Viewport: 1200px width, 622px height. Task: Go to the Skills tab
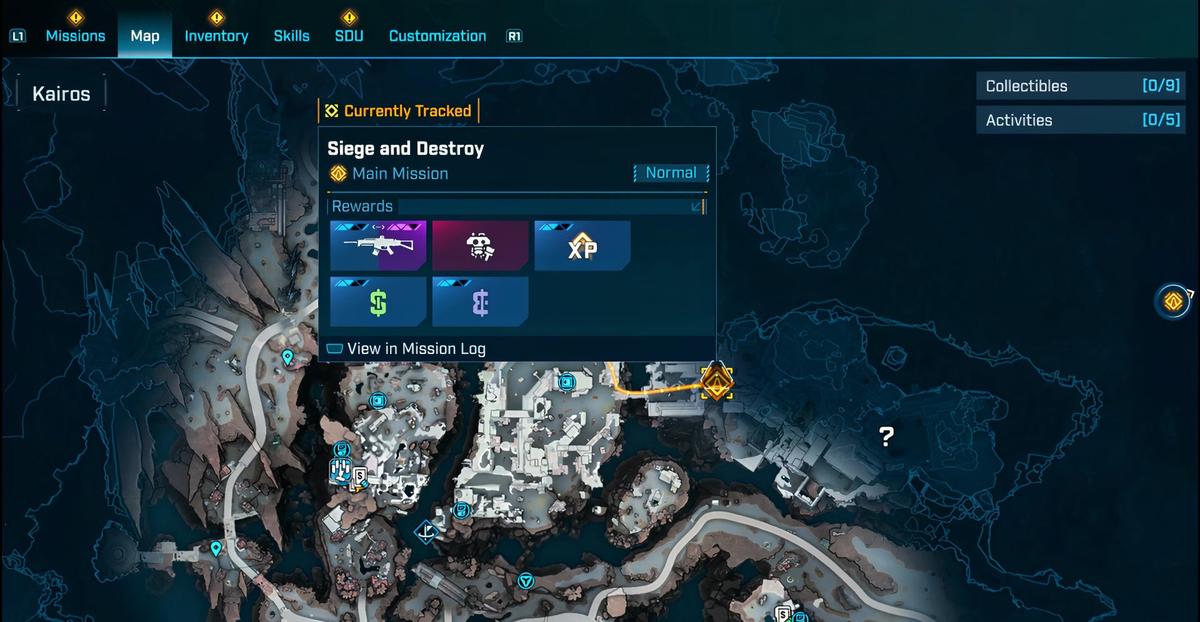click(x=291, y=36)
